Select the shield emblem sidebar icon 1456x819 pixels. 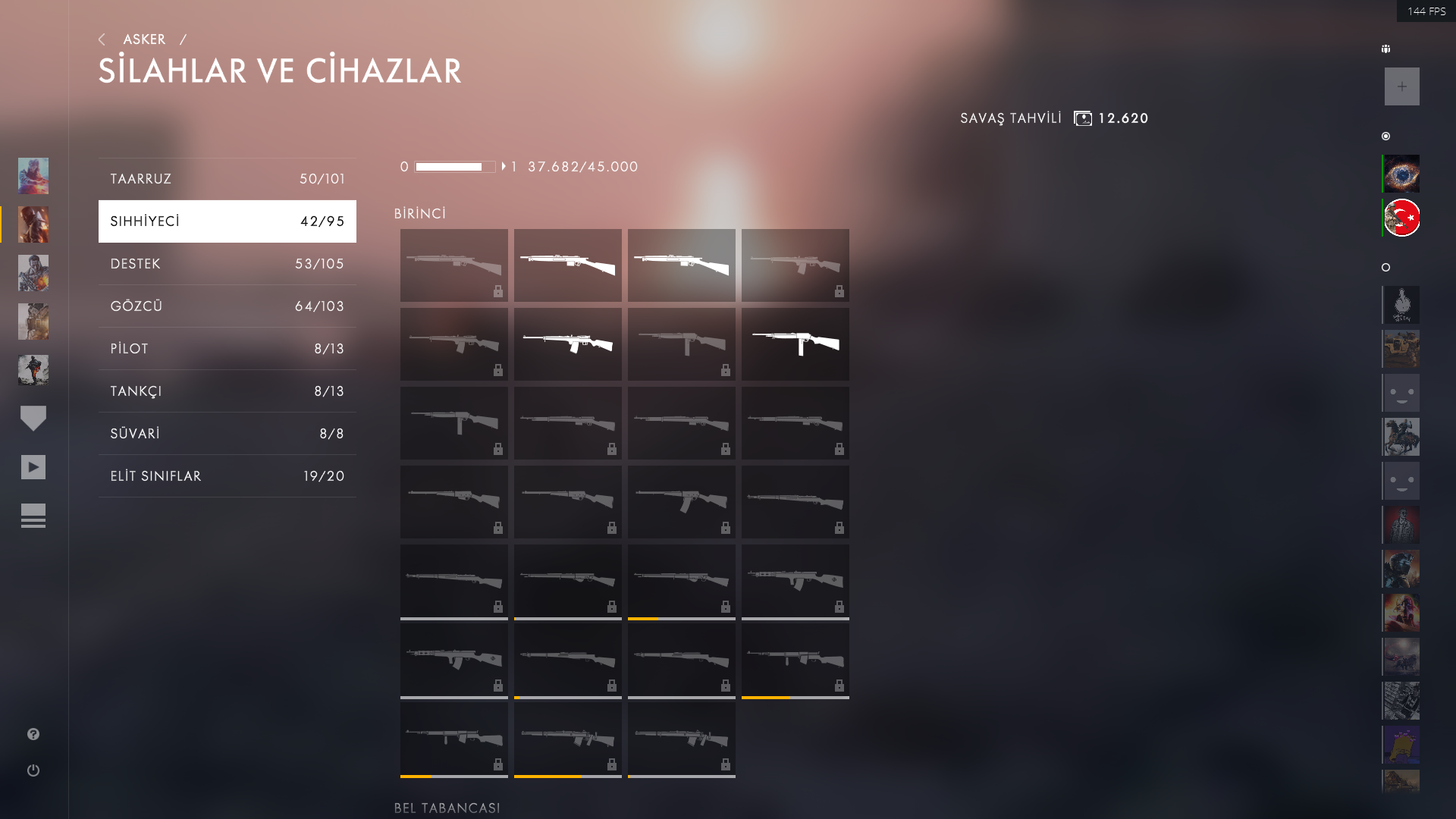click(x=33, y=418)
